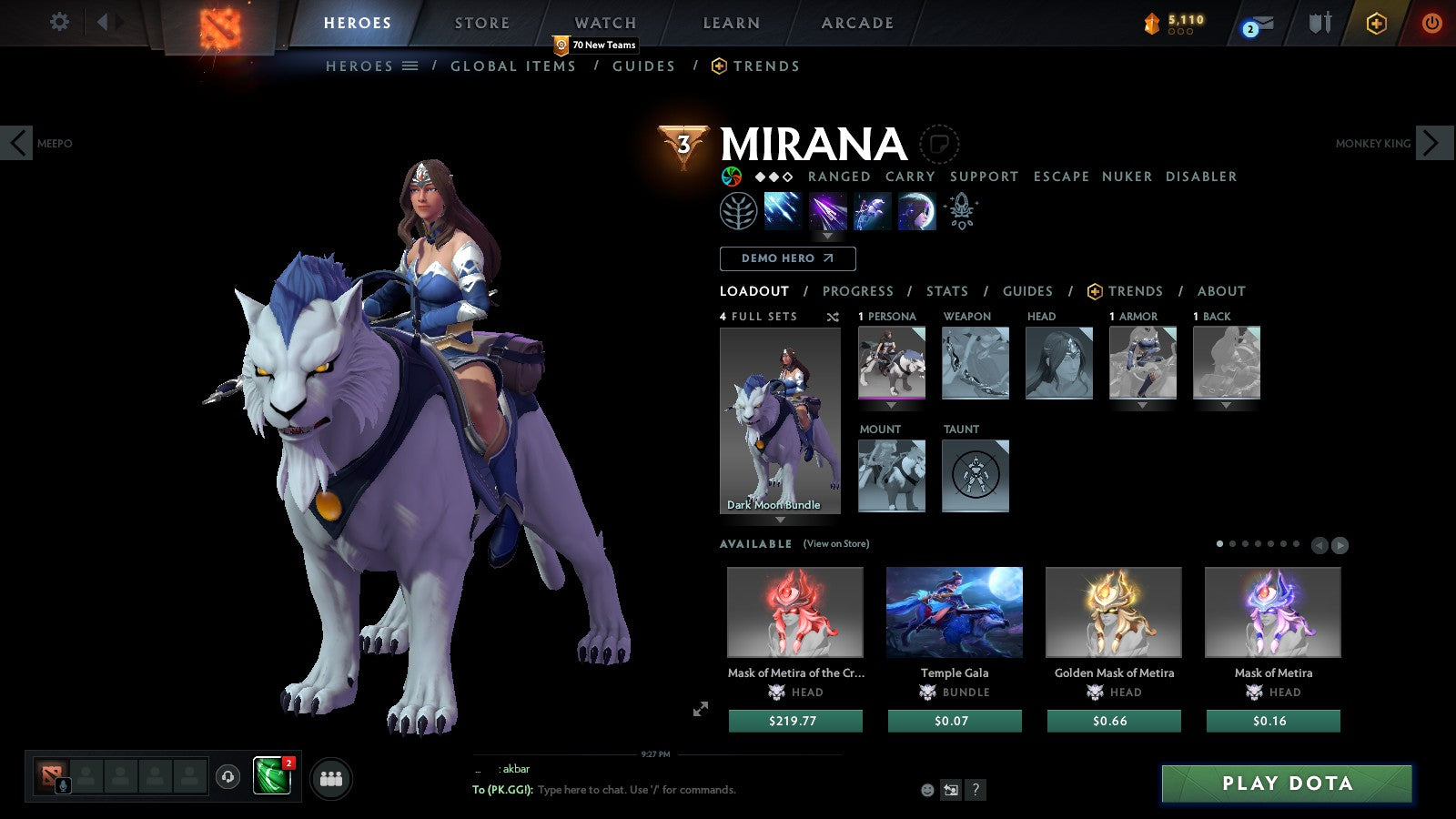Select the Golden Mask of Metira item

[x=1114, y=612]
